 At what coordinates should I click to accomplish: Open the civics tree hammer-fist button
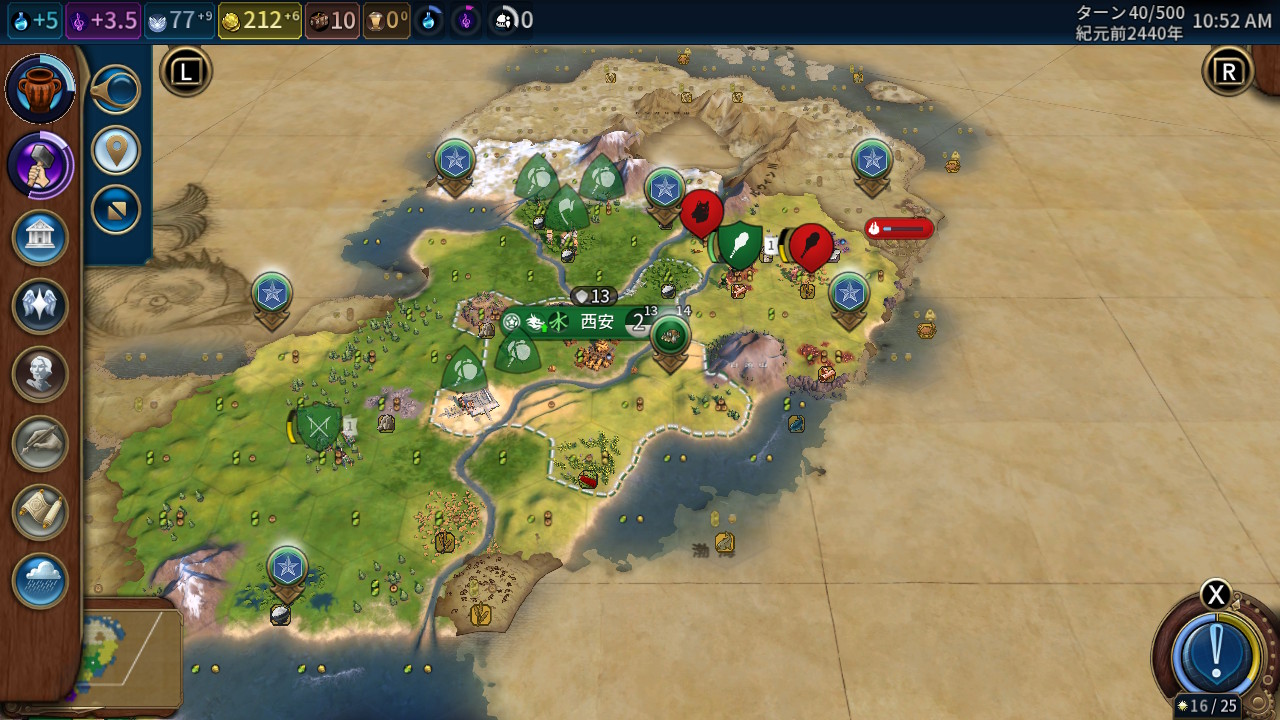coord(40,165)
